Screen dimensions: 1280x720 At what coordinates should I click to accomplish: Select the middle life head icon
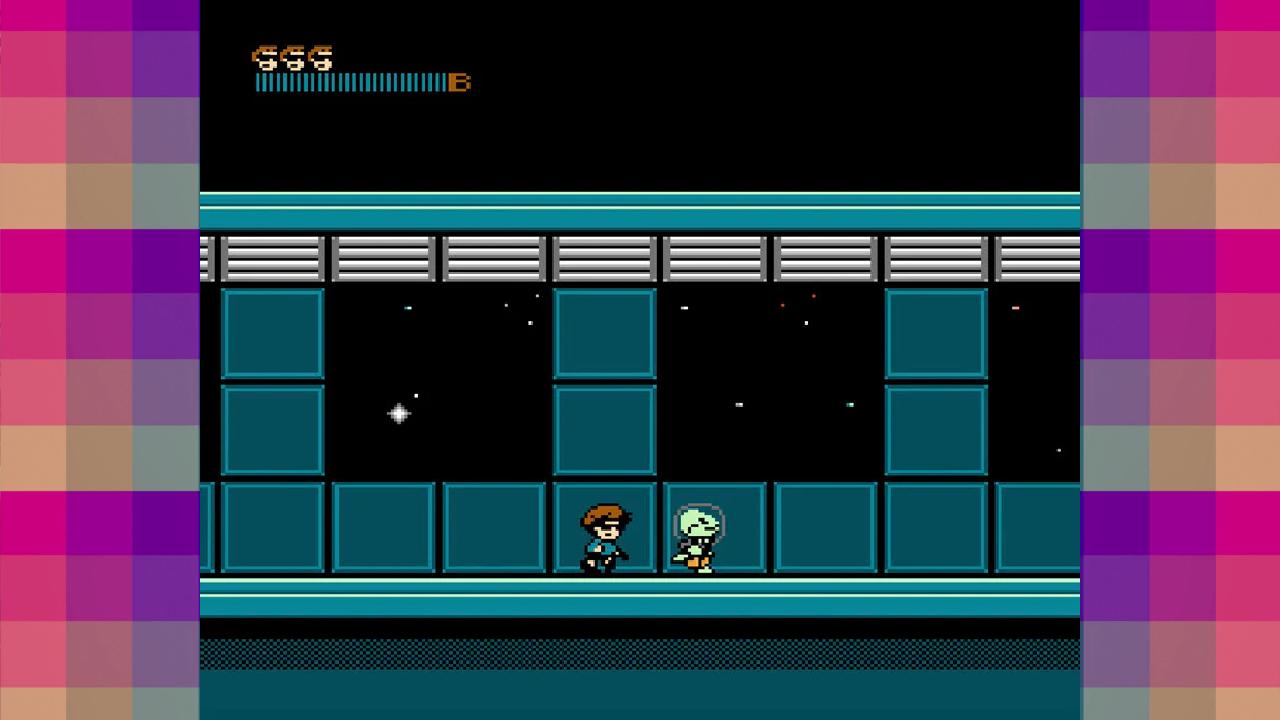(293, 58)
